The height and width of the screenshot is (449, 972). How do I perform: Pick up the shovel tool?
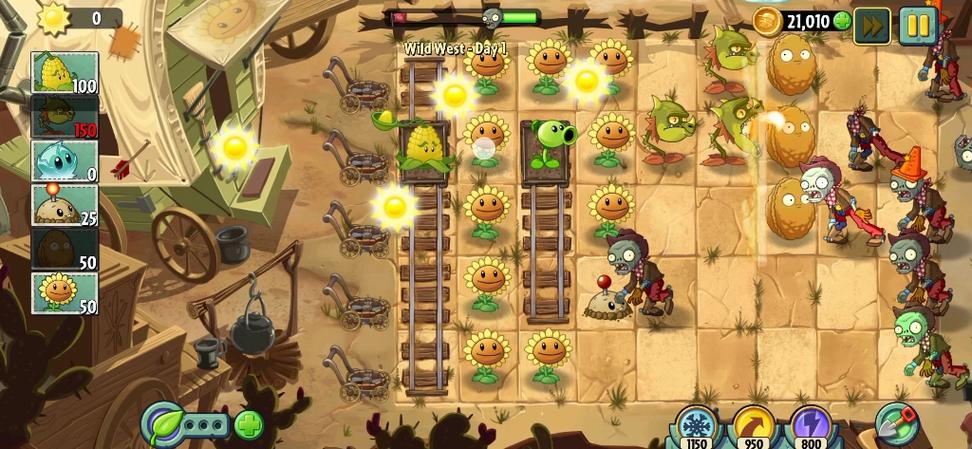896,424
